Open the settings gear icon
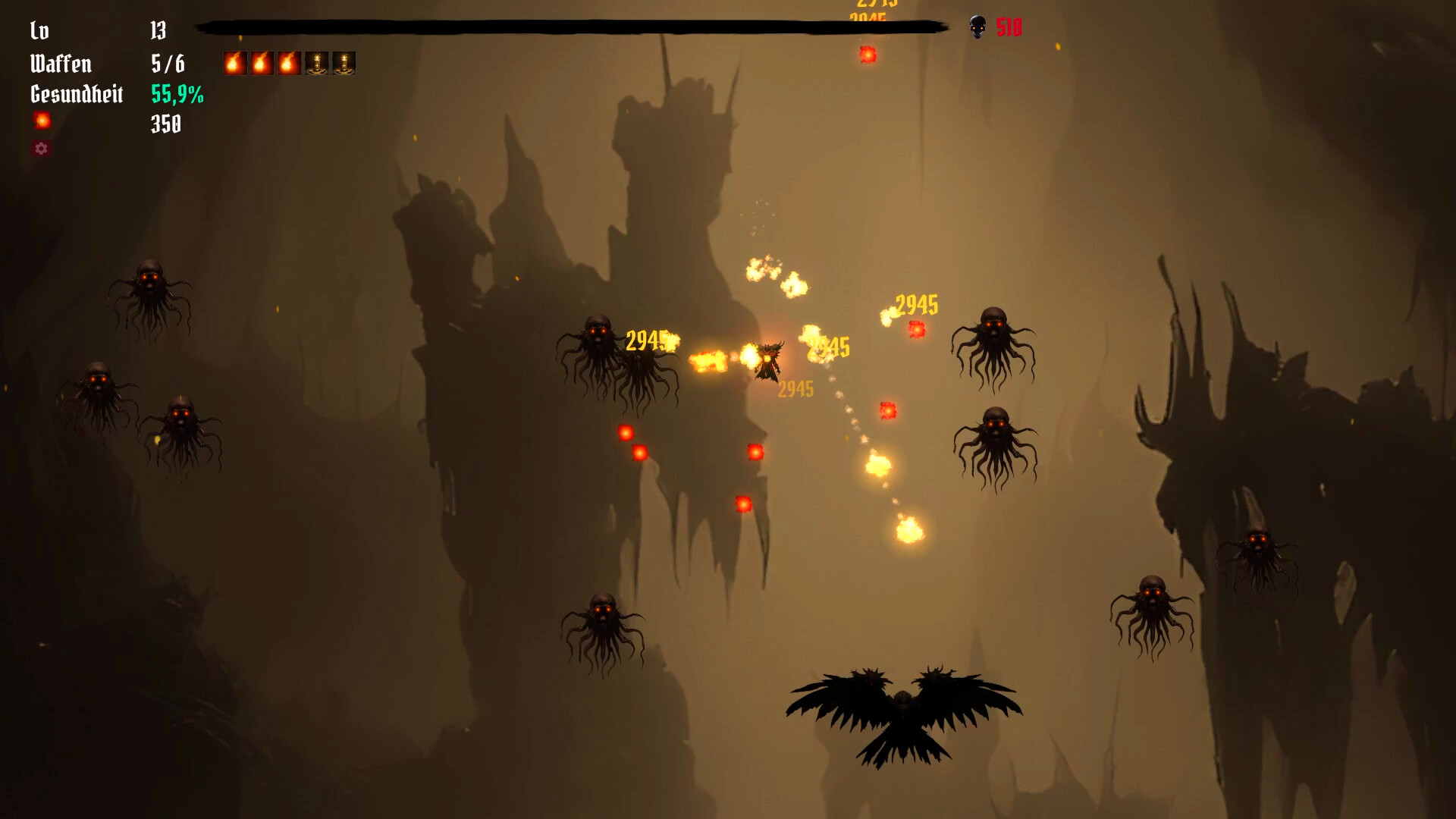1456x819 pixels. [42, 149]
